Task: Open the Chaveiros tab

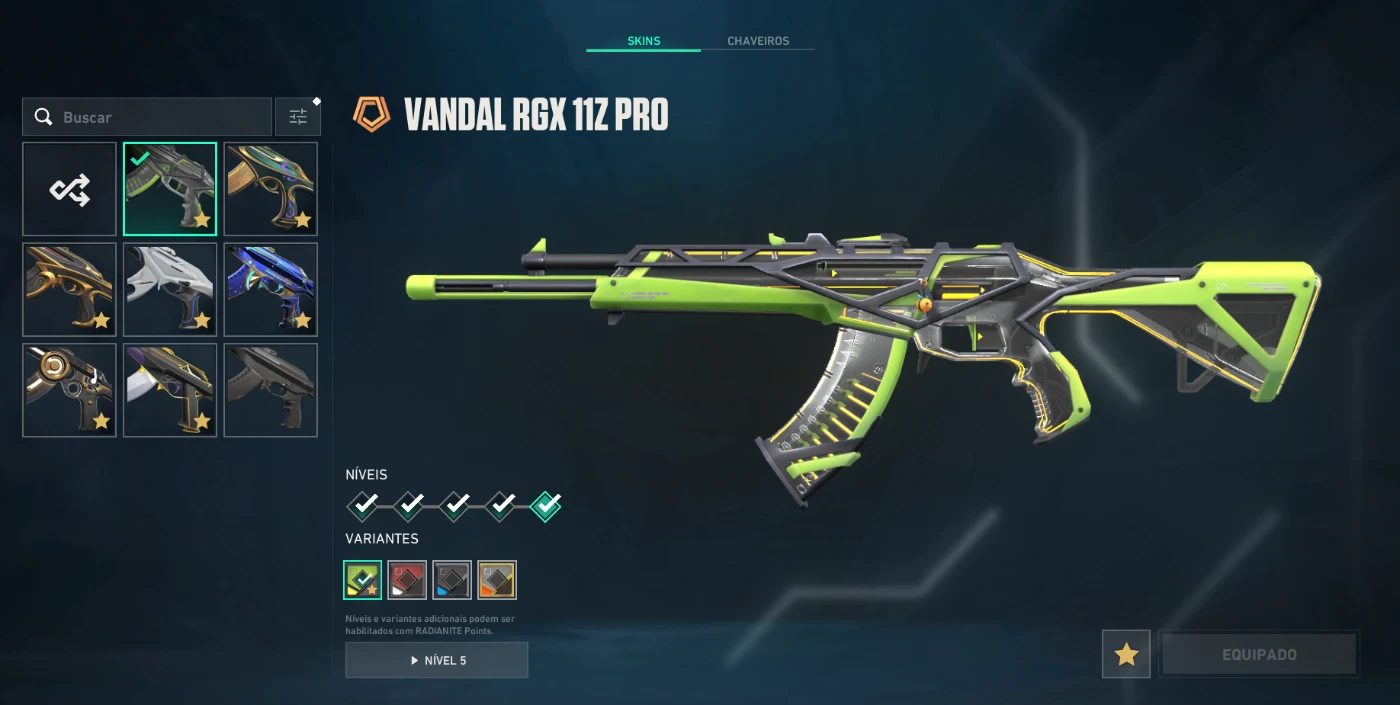Action: (757, 41)
